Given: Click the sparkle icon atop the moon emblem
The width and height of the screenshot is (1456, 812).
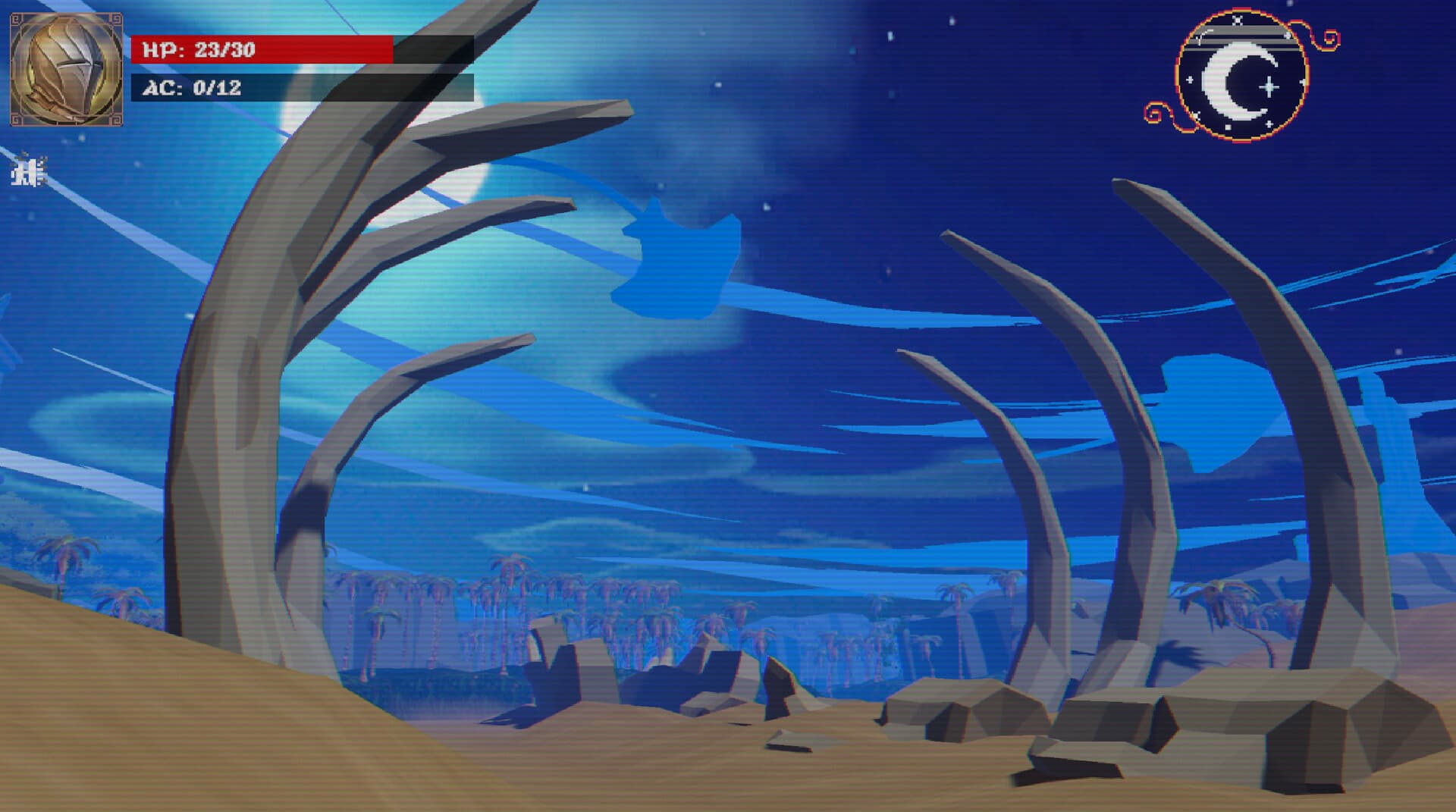Looking at the screenshot, I should coord(1238,20).
